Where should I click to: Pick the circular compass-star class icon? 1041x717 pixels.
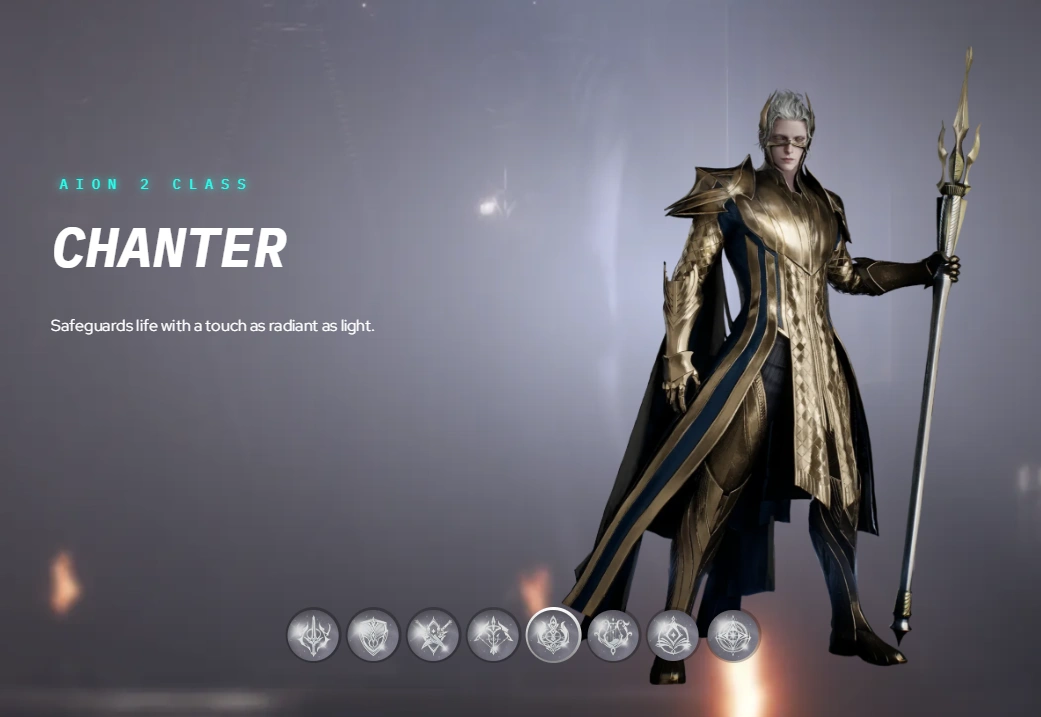733,635
